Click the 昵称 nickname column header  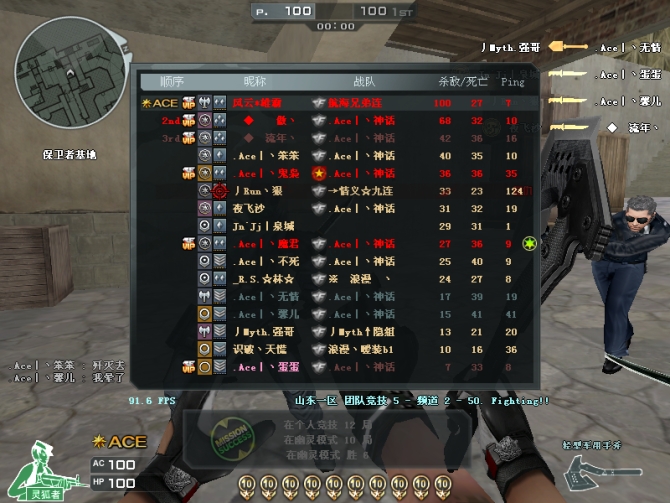256,81
